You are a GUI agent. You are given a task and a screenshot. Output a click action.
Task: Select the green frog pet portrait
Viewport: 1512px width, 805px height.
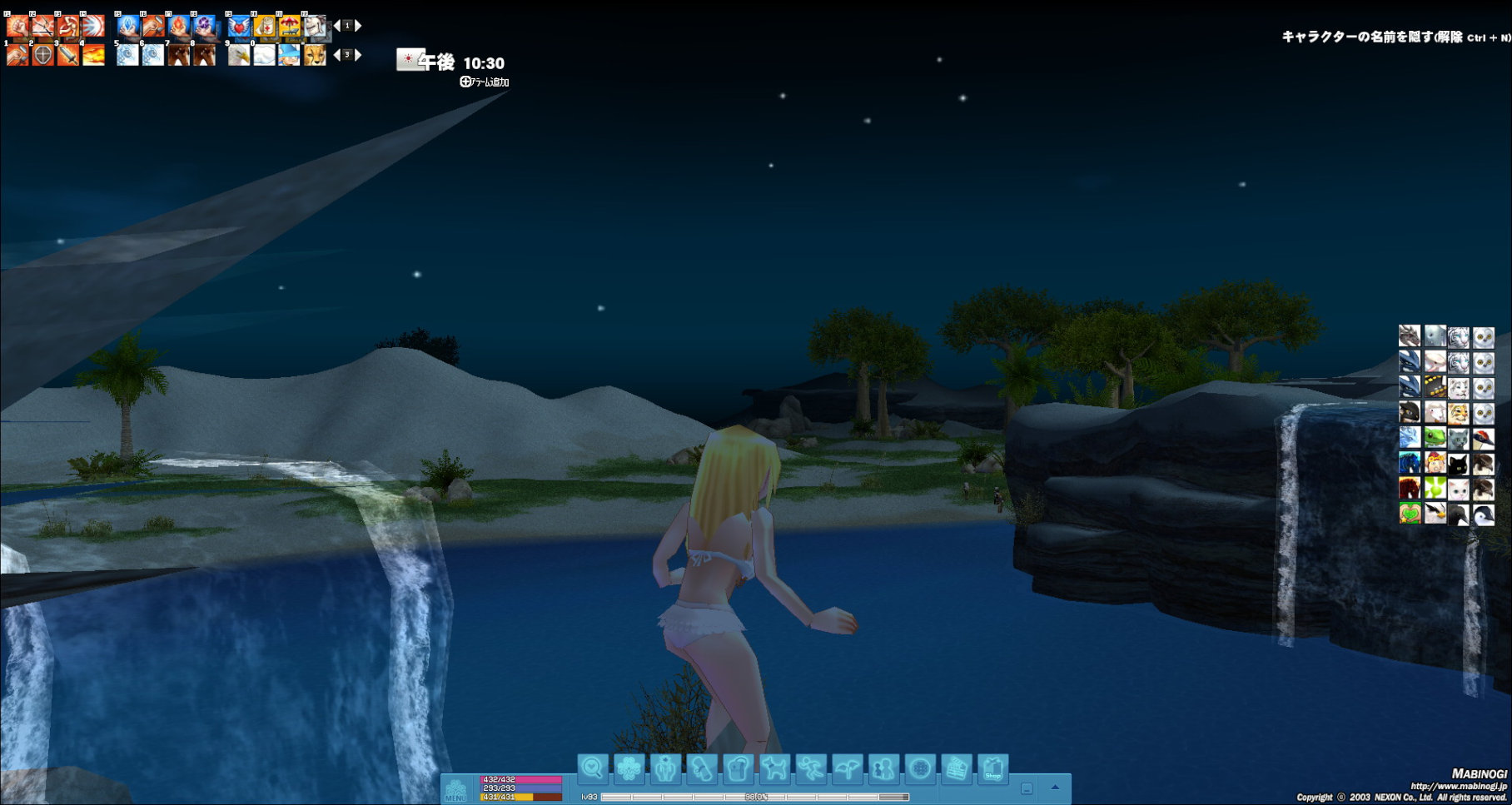(1435, 438)
